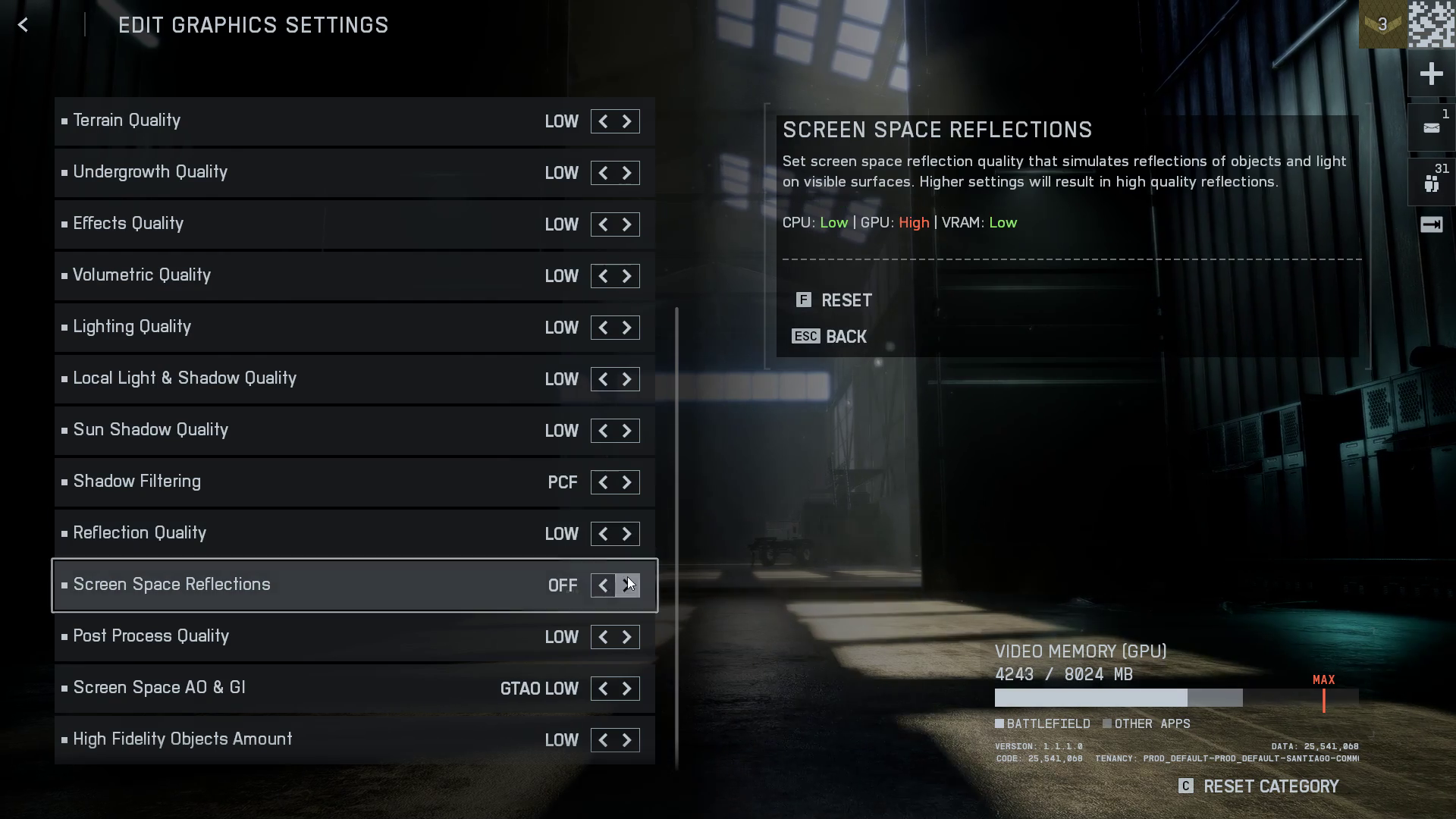Increase Post Process Quality with right arrow
The height and width of the screenshot is (819, 1456).
(627, 637)
